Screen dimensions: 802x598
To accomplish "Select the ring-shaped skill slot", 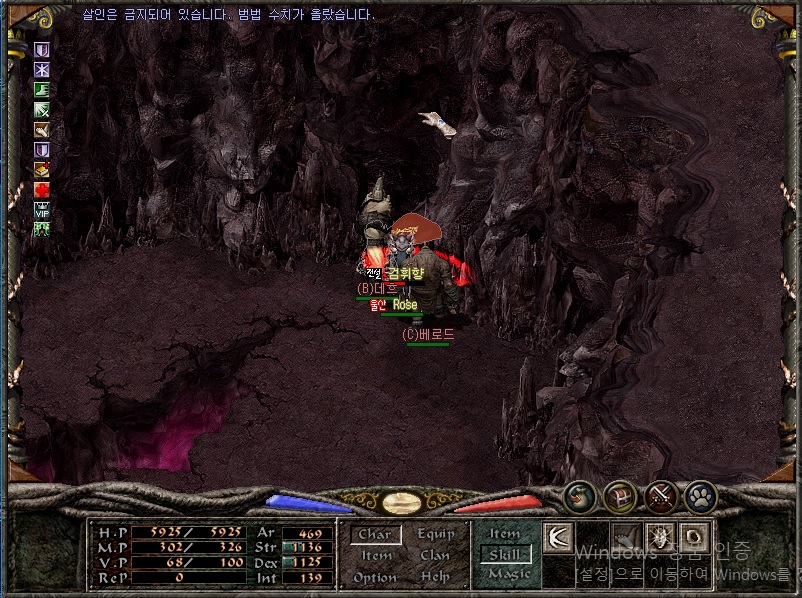I will coord(694,538).
